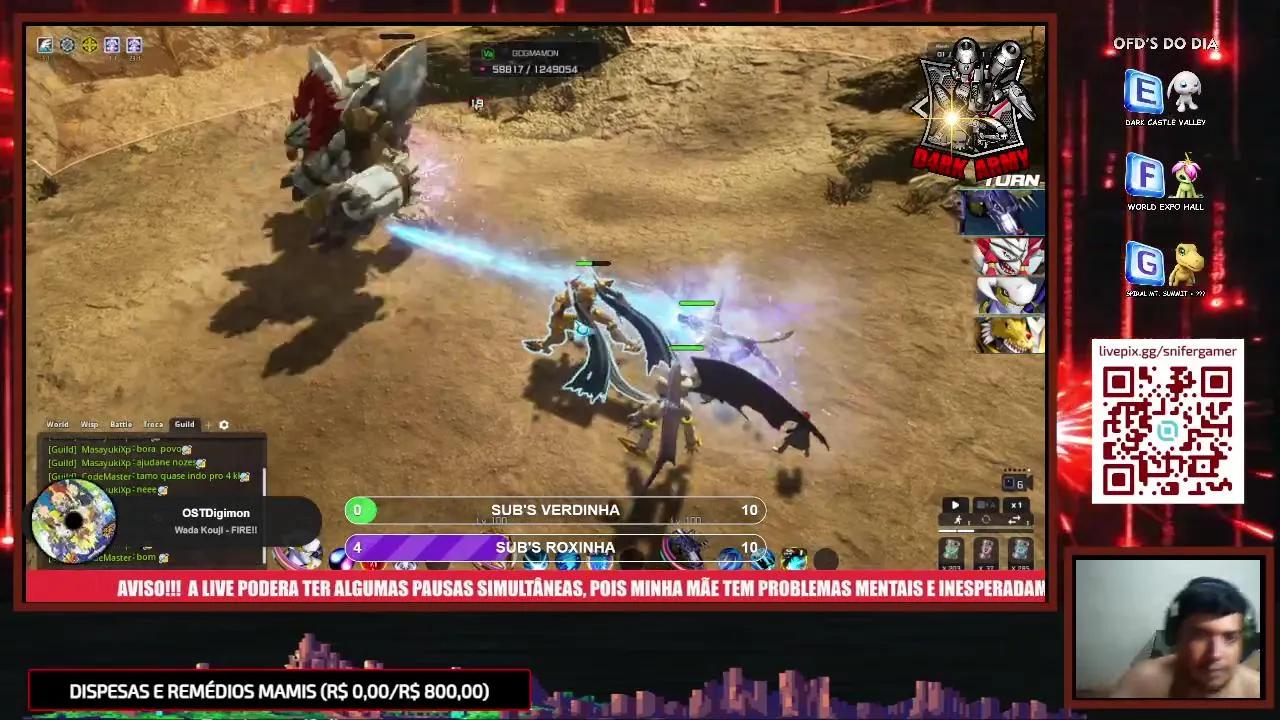The image size is (1280, 720).
Task: Toggle the auto-move running figure icon
Action: [958, 519]
